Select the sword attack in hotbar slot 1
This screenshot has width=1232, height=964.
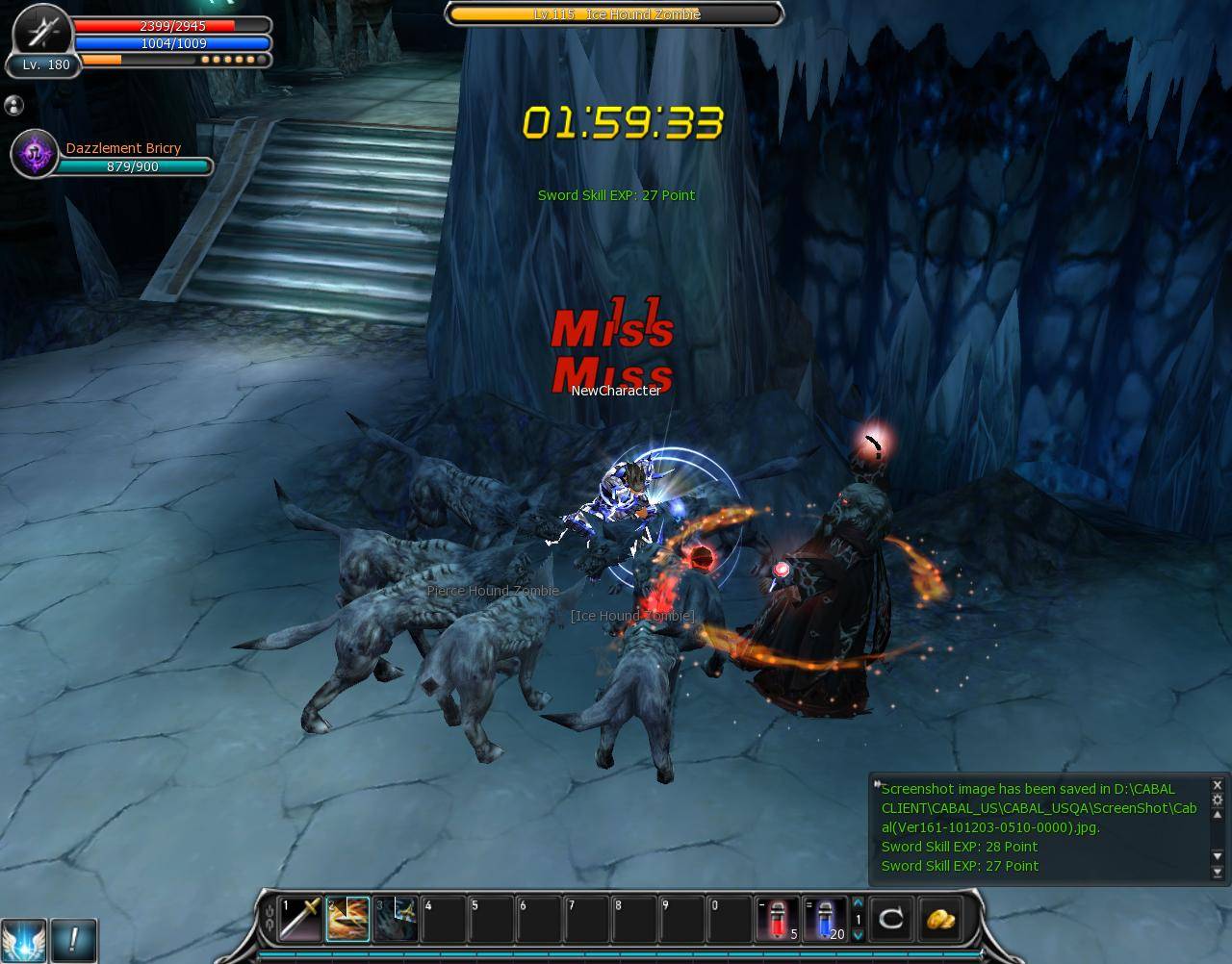point(299,919)
